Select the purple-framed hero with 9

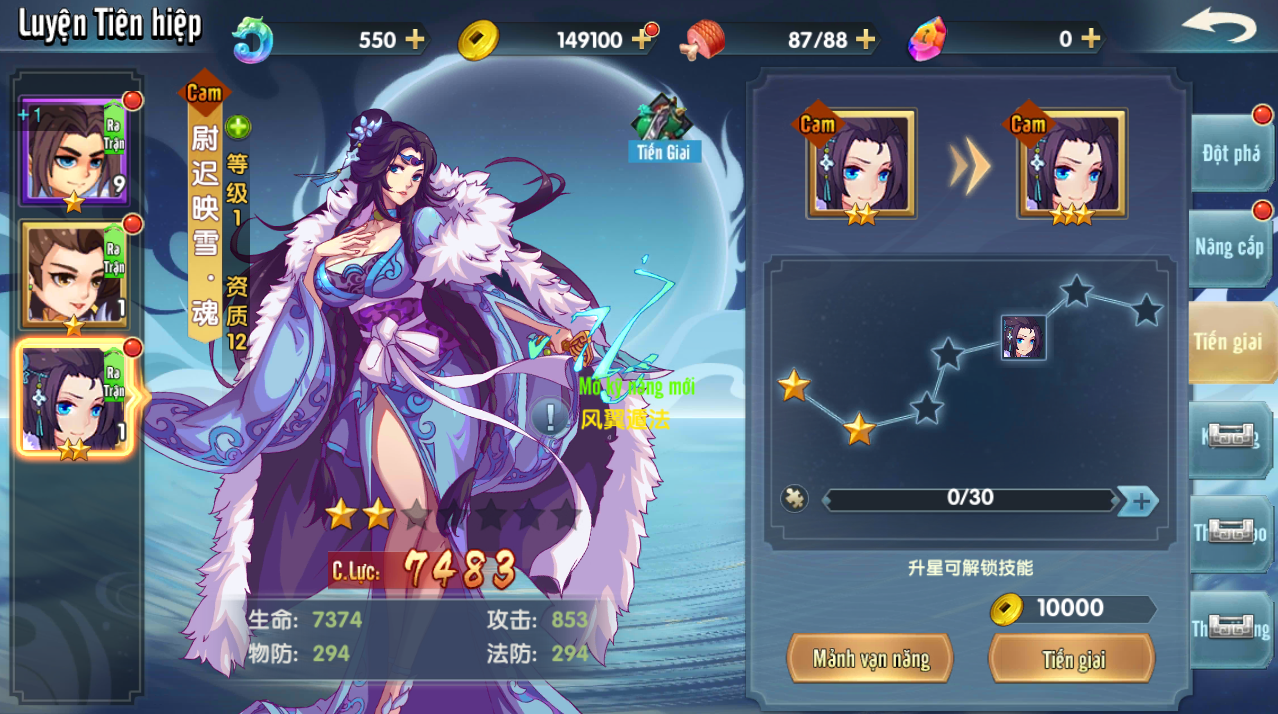tap(74, 150)
